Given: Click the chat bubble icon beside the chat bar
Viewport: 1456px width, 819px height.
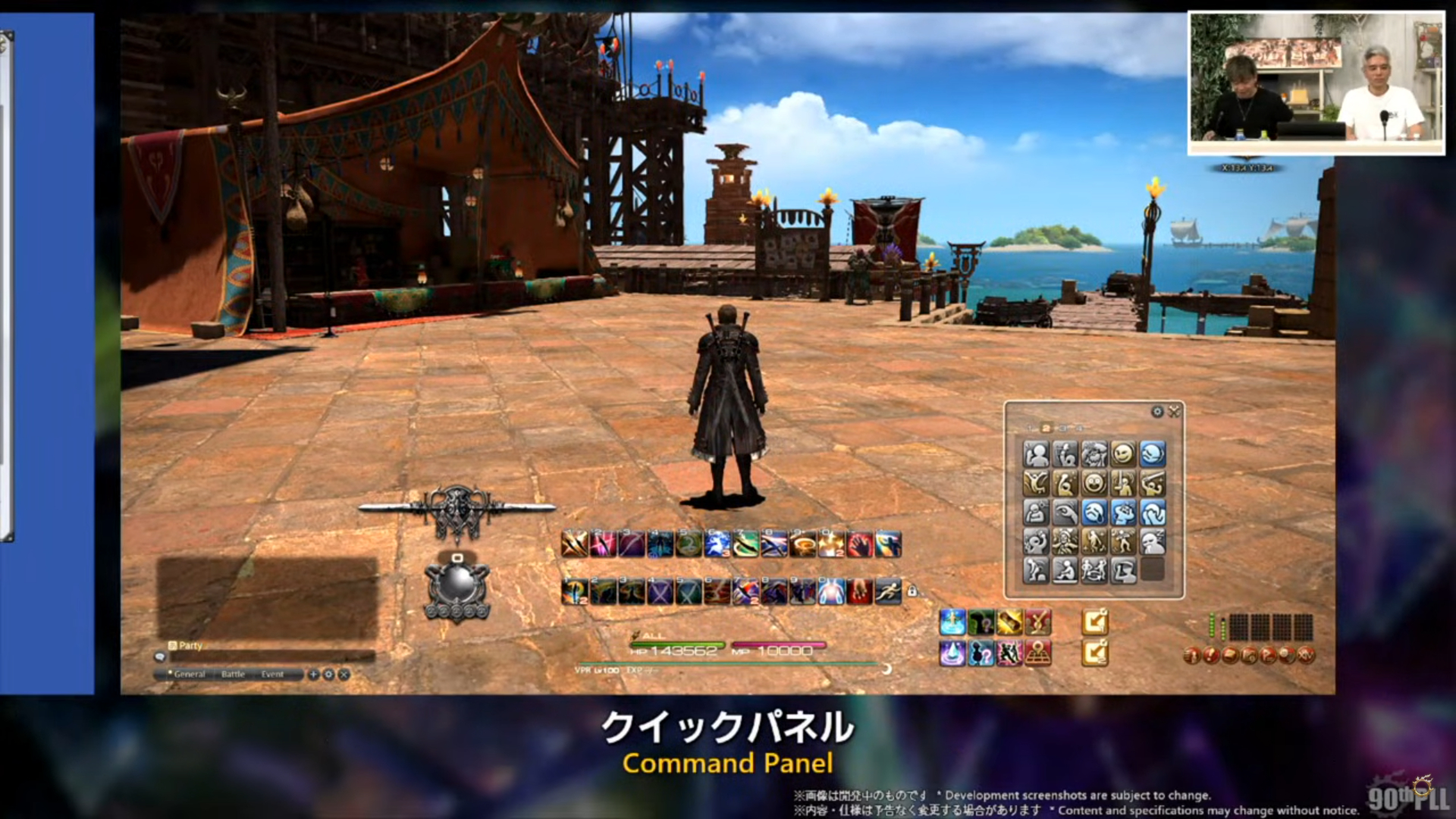Looking at the screenshot, I should tap(159, 656).
